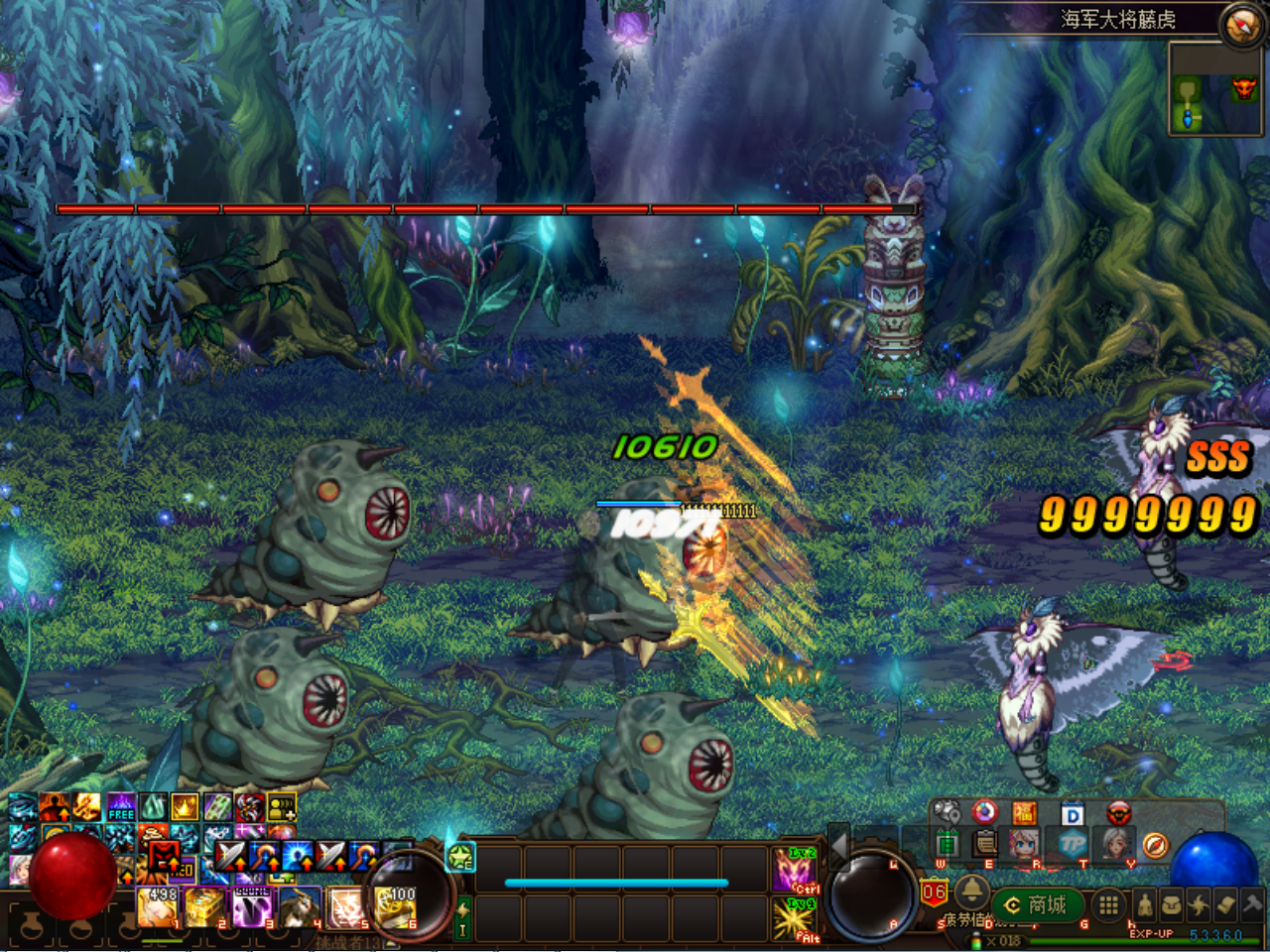Open the skill claw icon next to the bag
This screenshot has height=952, width=1270.
click(1198, 905)
